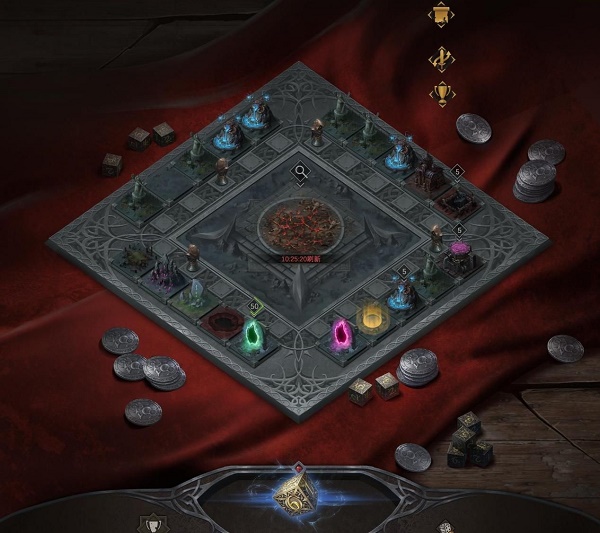The width and height of the screenshot is (600, 533).
Task: Pick the dark red pit tile
Action: [220, 322]
